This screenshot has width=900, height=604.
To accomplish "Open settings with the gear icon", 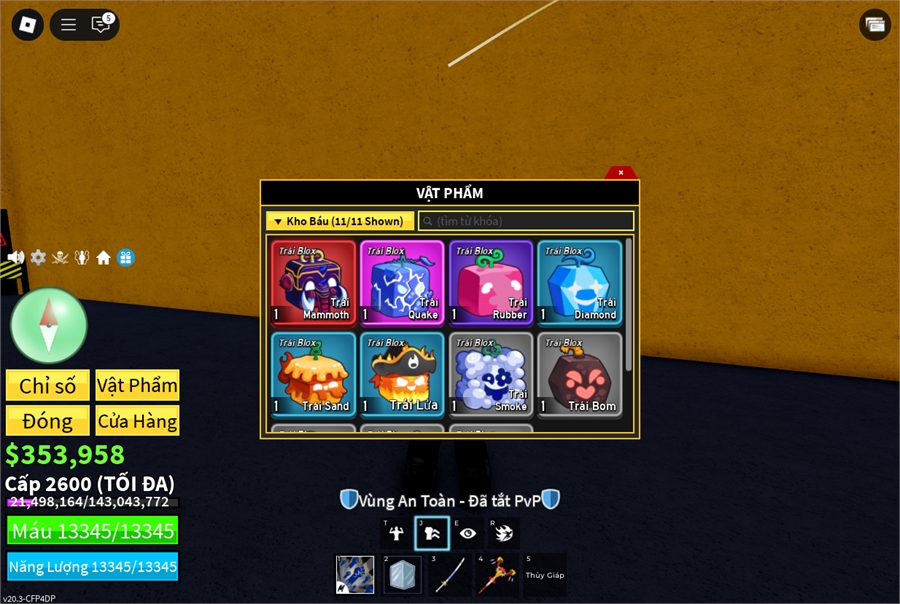I will click(x=38, y=258).
